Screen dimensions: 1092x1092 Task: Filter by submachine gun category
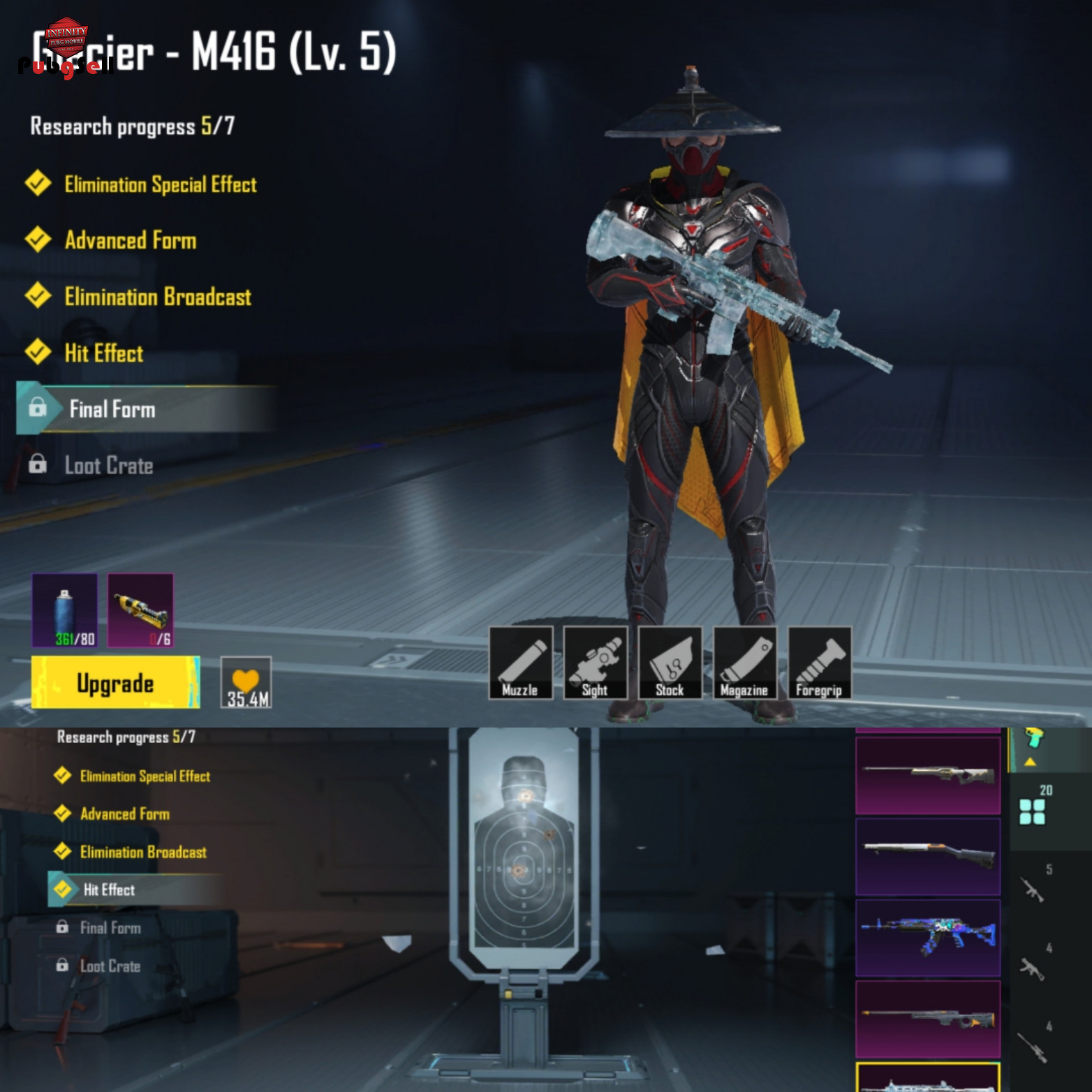[1033, 968]
